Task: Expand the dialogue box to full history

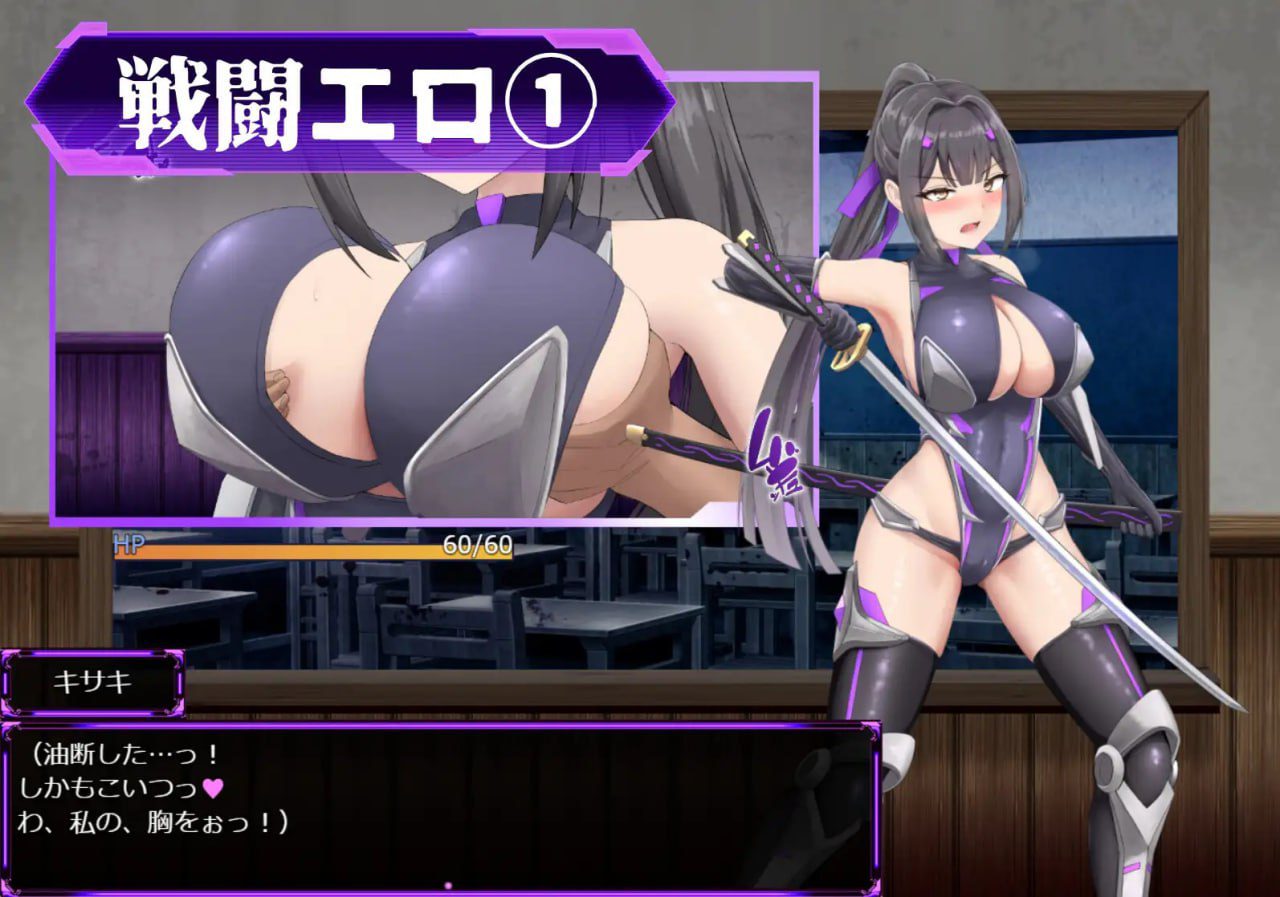Action: 440,810
